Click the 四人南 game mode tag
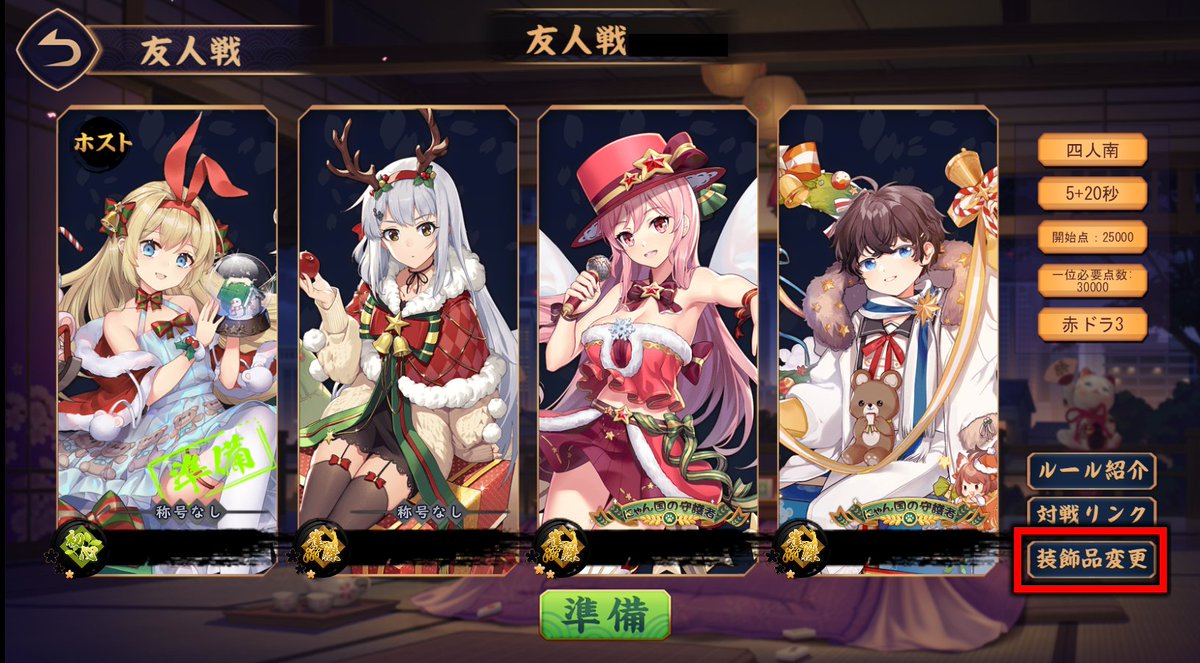The height and width of the screenshot is (663, 1200). 1092,150
